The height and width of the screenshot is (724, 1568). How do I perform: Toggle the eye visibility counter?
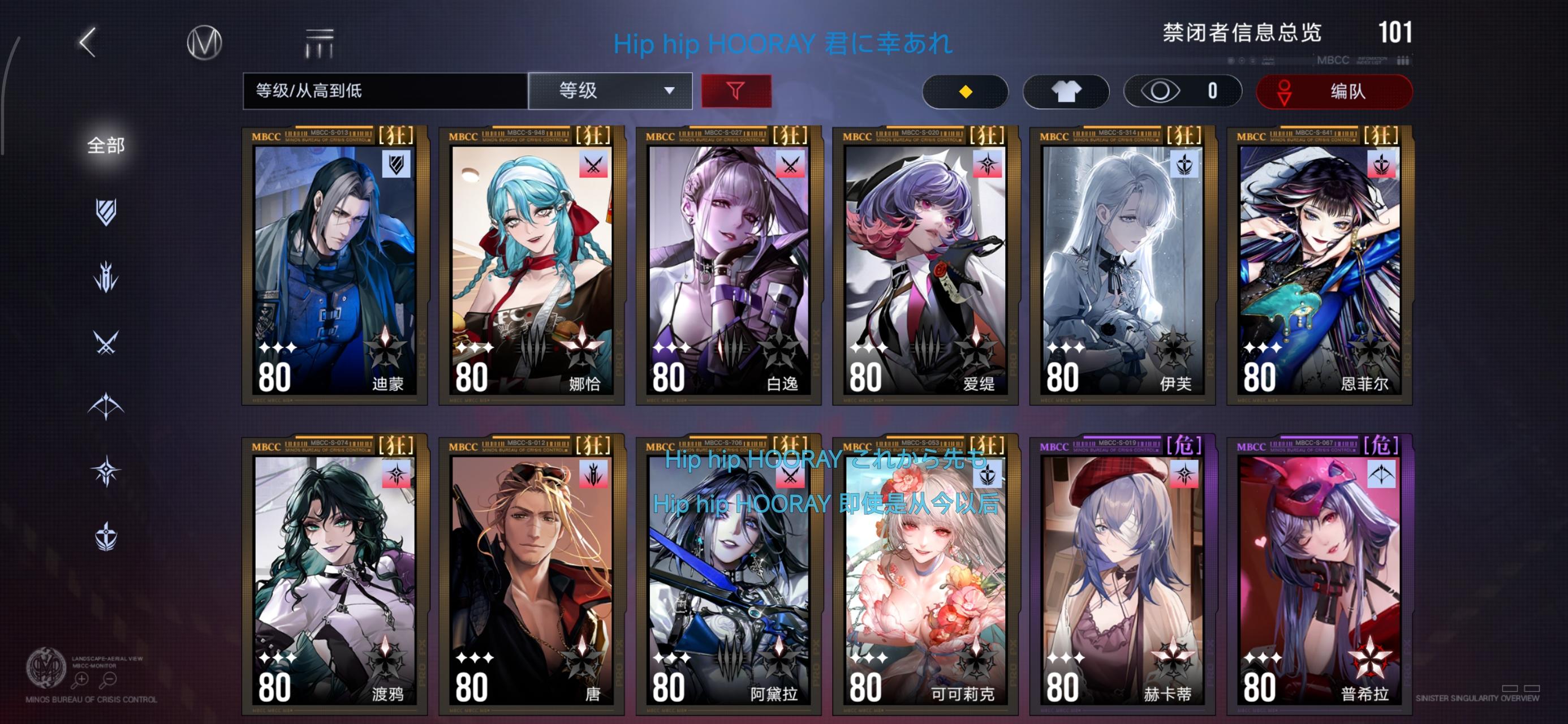coord(1182,91)
